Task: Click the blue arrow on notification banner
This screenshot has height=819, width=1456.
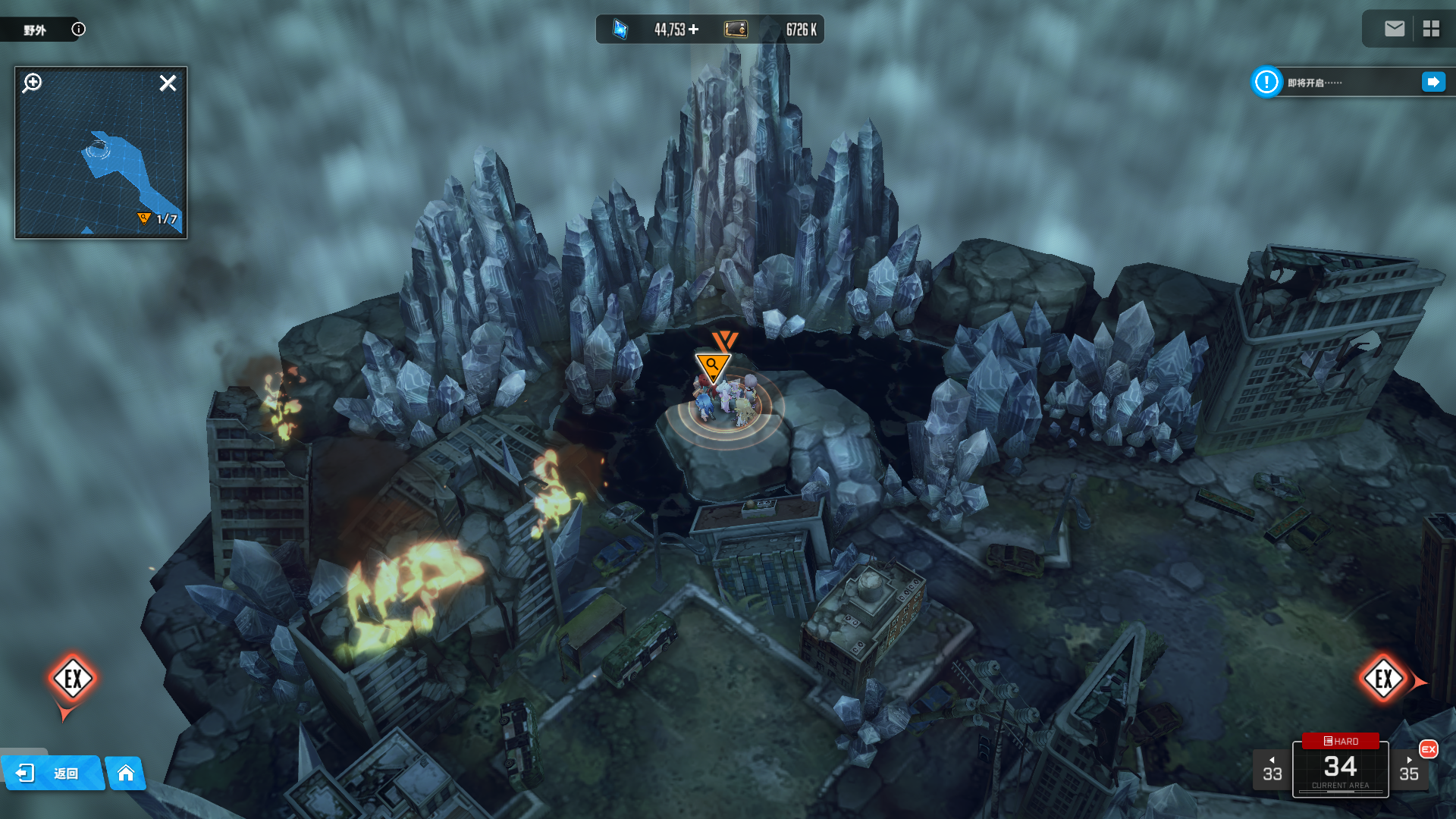Action: pyautogui.click(x=1432, y=82)
